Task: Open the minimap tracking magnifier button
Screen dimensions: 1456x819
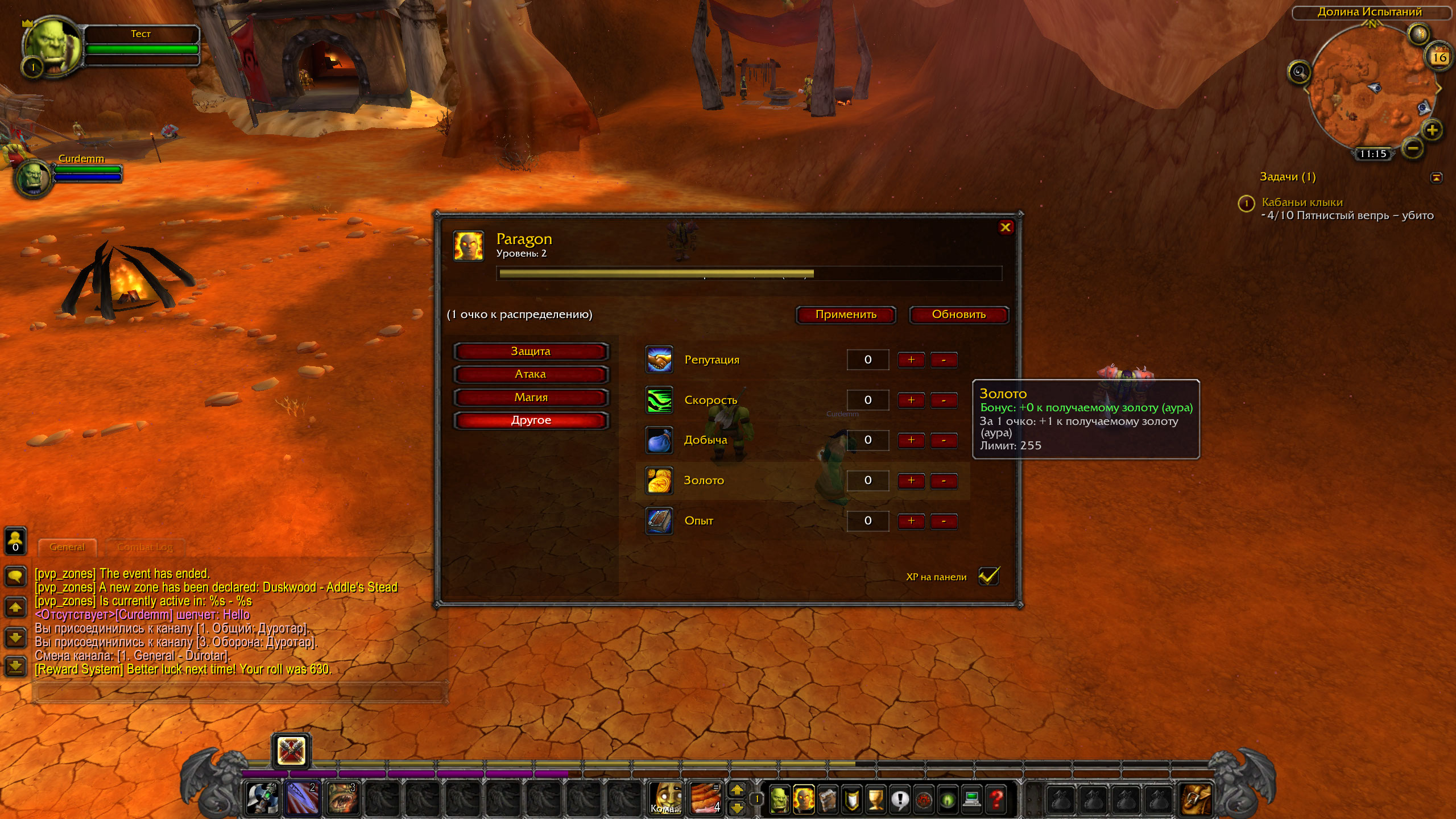Action: 1299,72
